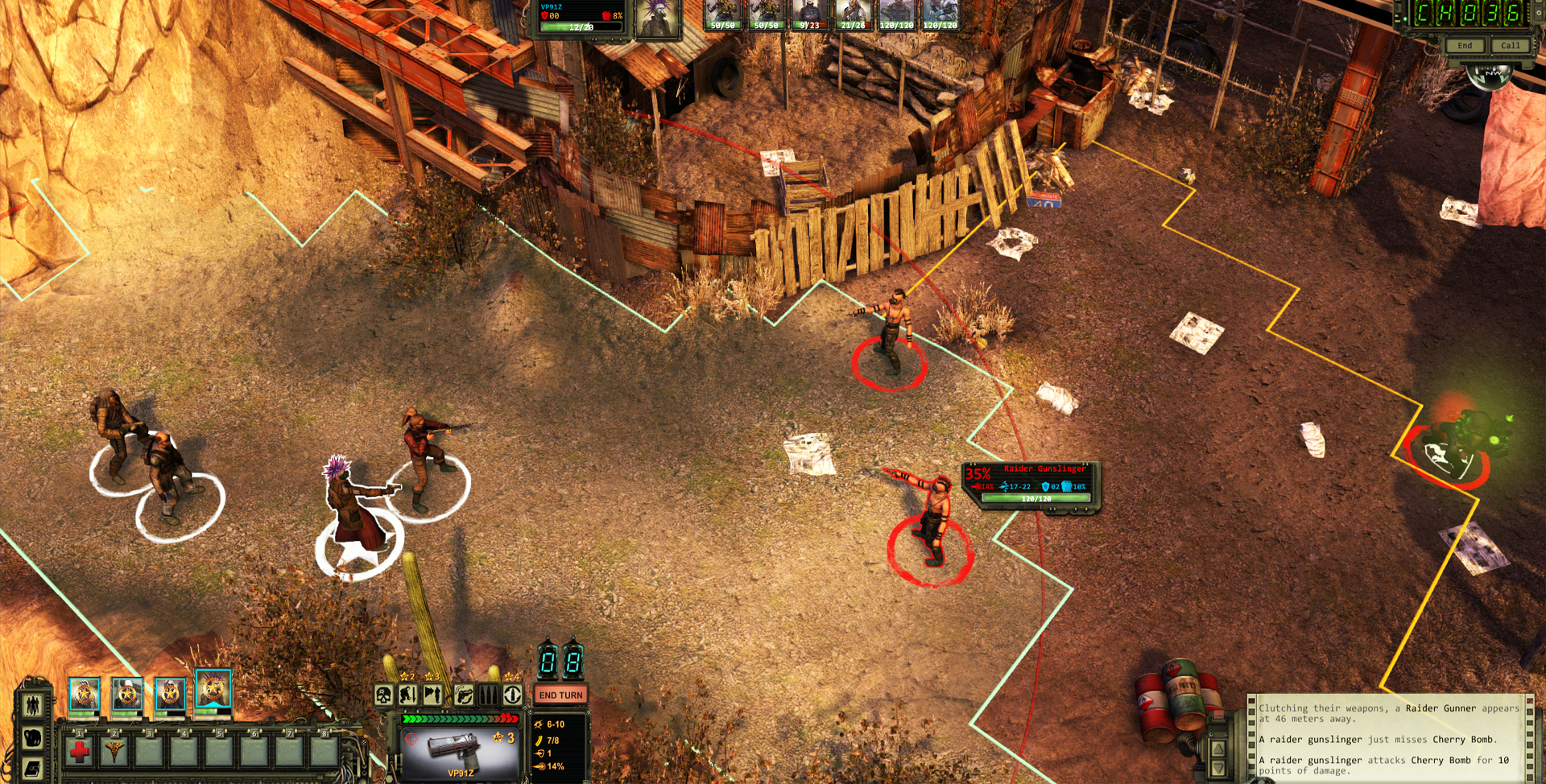Select the first aid kit in hotbar slot 1
This screenshot has width=1546, height=784.
pyautogui.click(x=79, y=753)
